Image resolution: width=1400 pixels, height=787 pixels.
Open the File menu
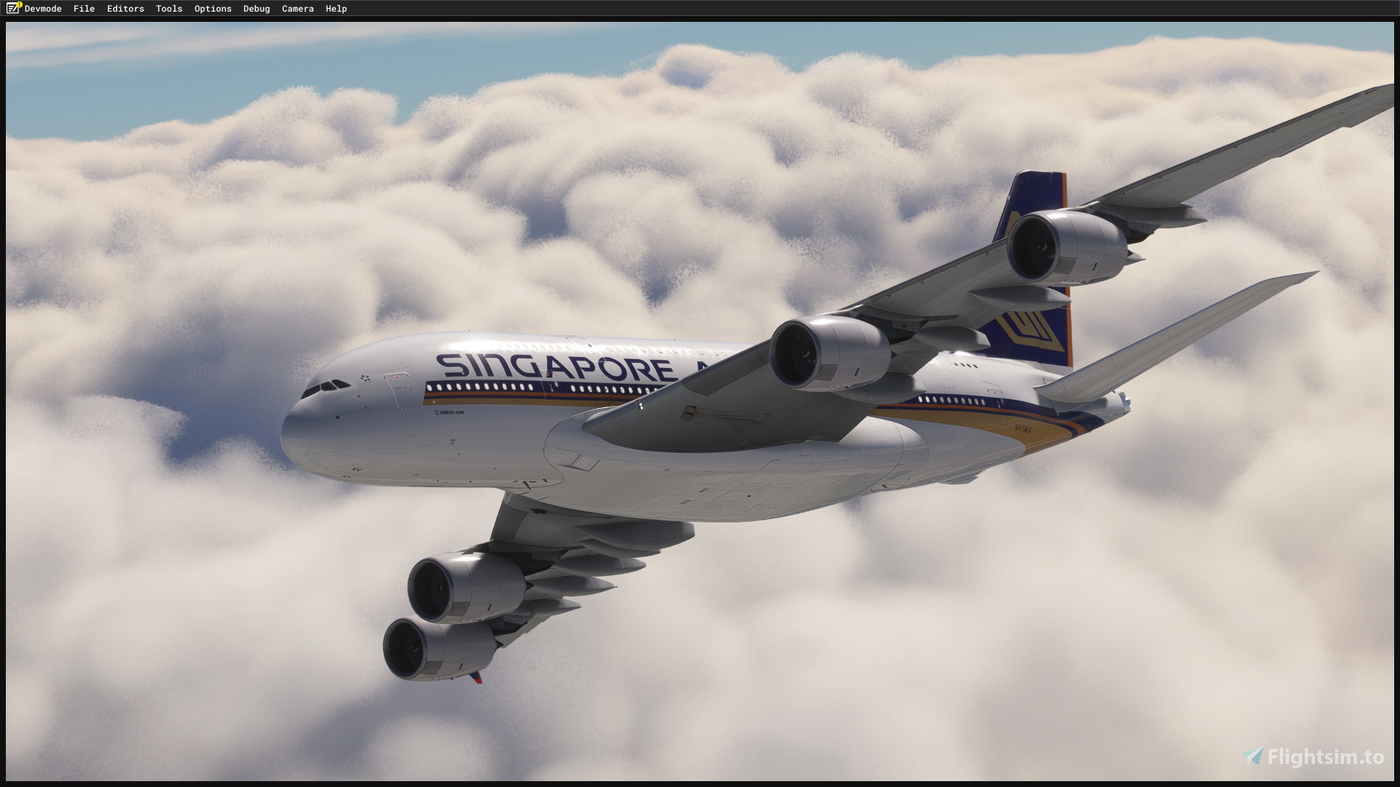83,8
